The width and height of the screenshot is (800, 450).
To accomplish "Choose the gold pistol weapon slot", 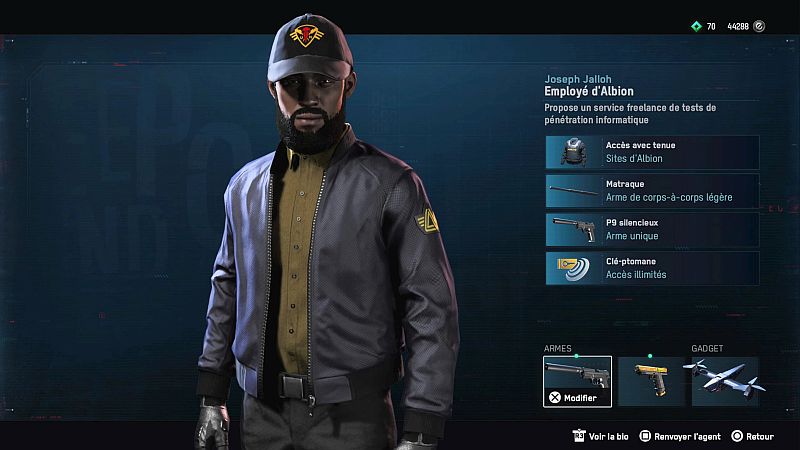I will (x=651, y=381).
